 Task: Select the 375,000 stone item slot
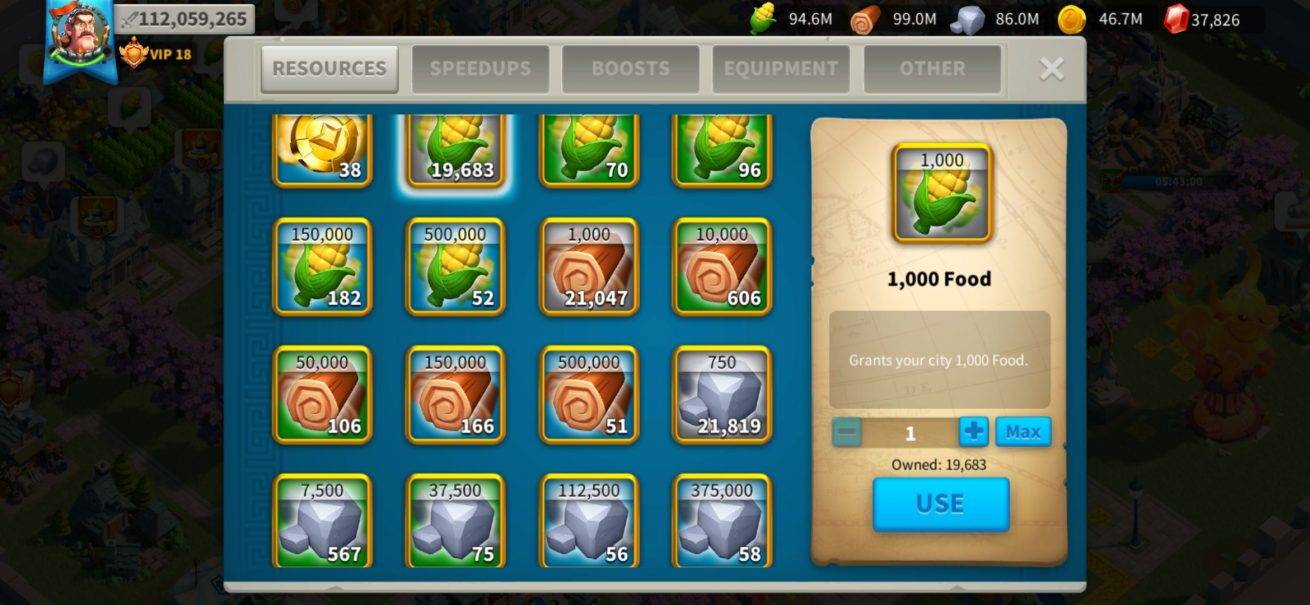pos(722,520)
